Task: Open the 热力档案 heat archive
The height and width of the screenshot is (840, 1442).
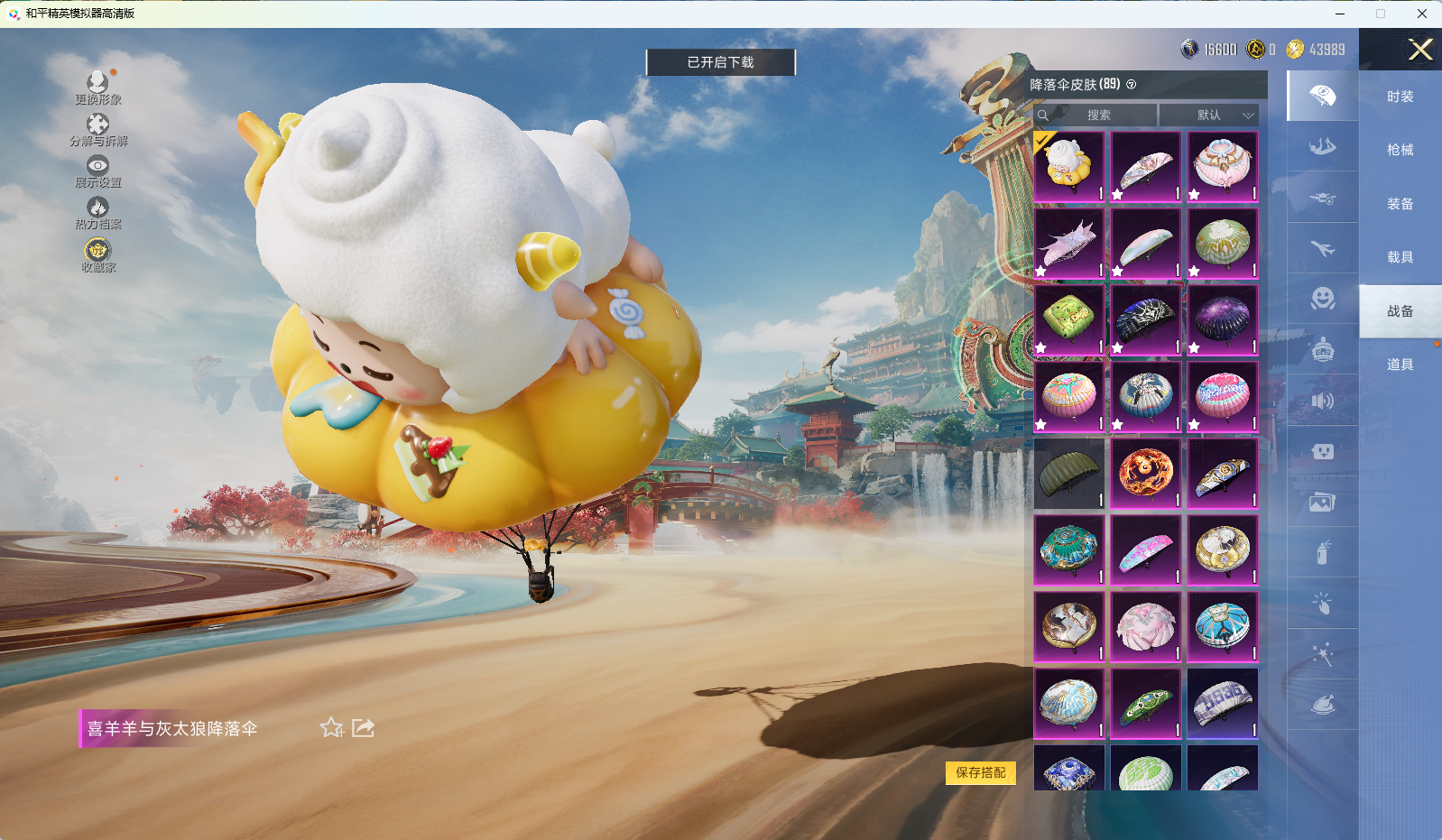Action: click(97, 212)
